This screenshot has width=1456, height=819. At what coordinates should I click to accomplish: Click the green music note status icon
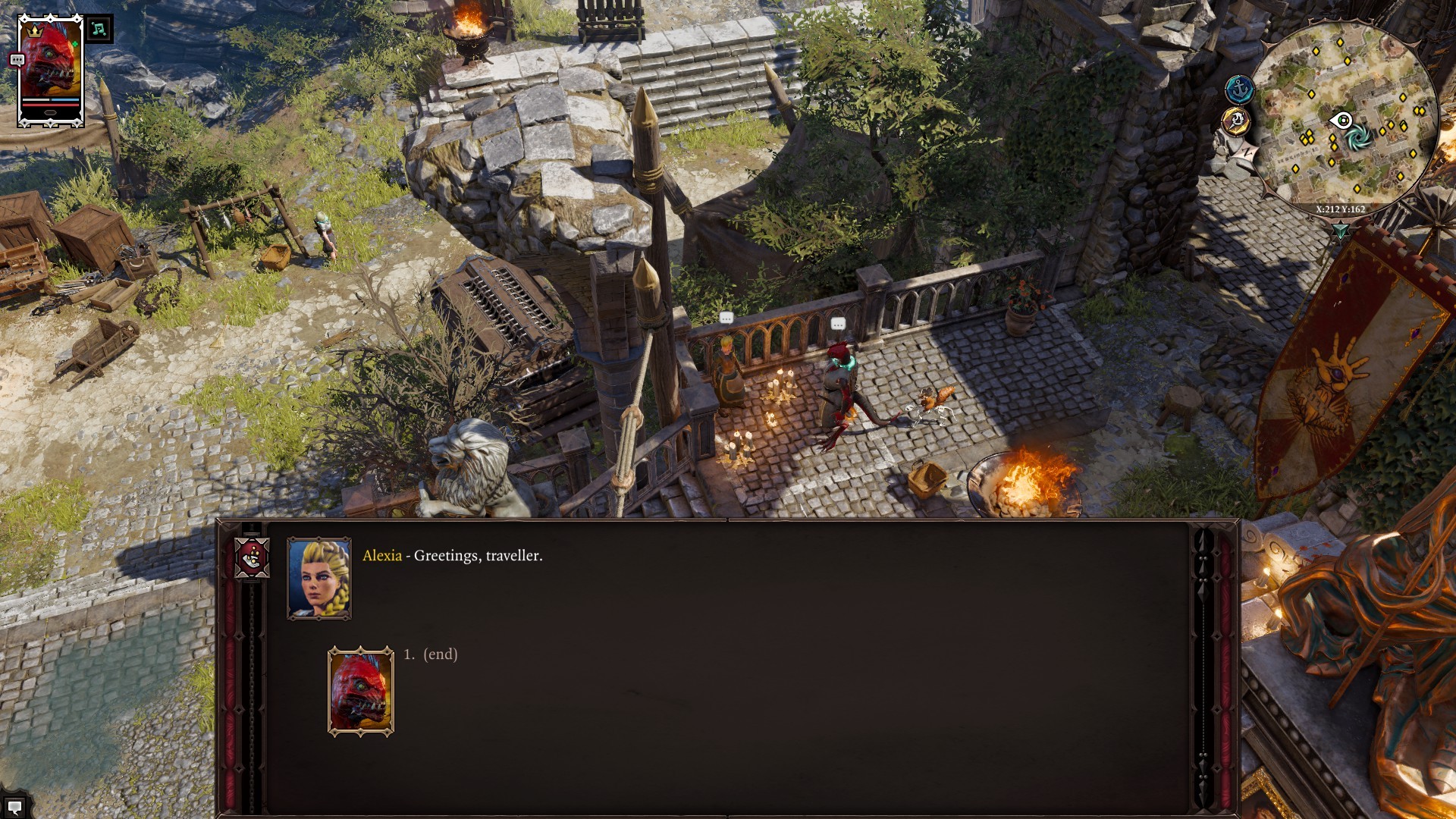click(x=99, y=30)
